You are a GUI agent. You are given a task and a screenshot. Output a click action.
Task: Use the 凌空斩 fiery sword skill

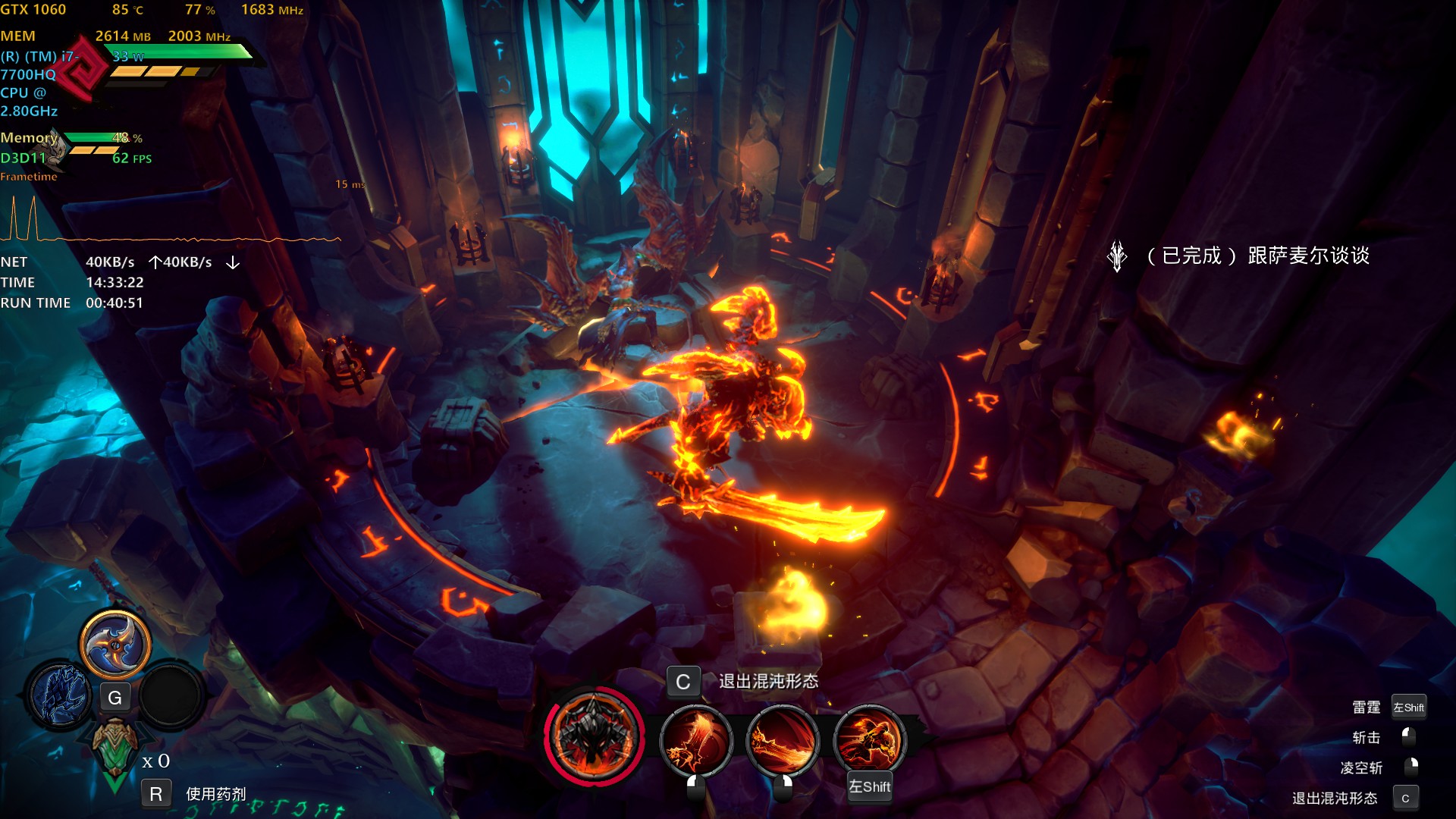pyautogui.click(x=783, y=740)
